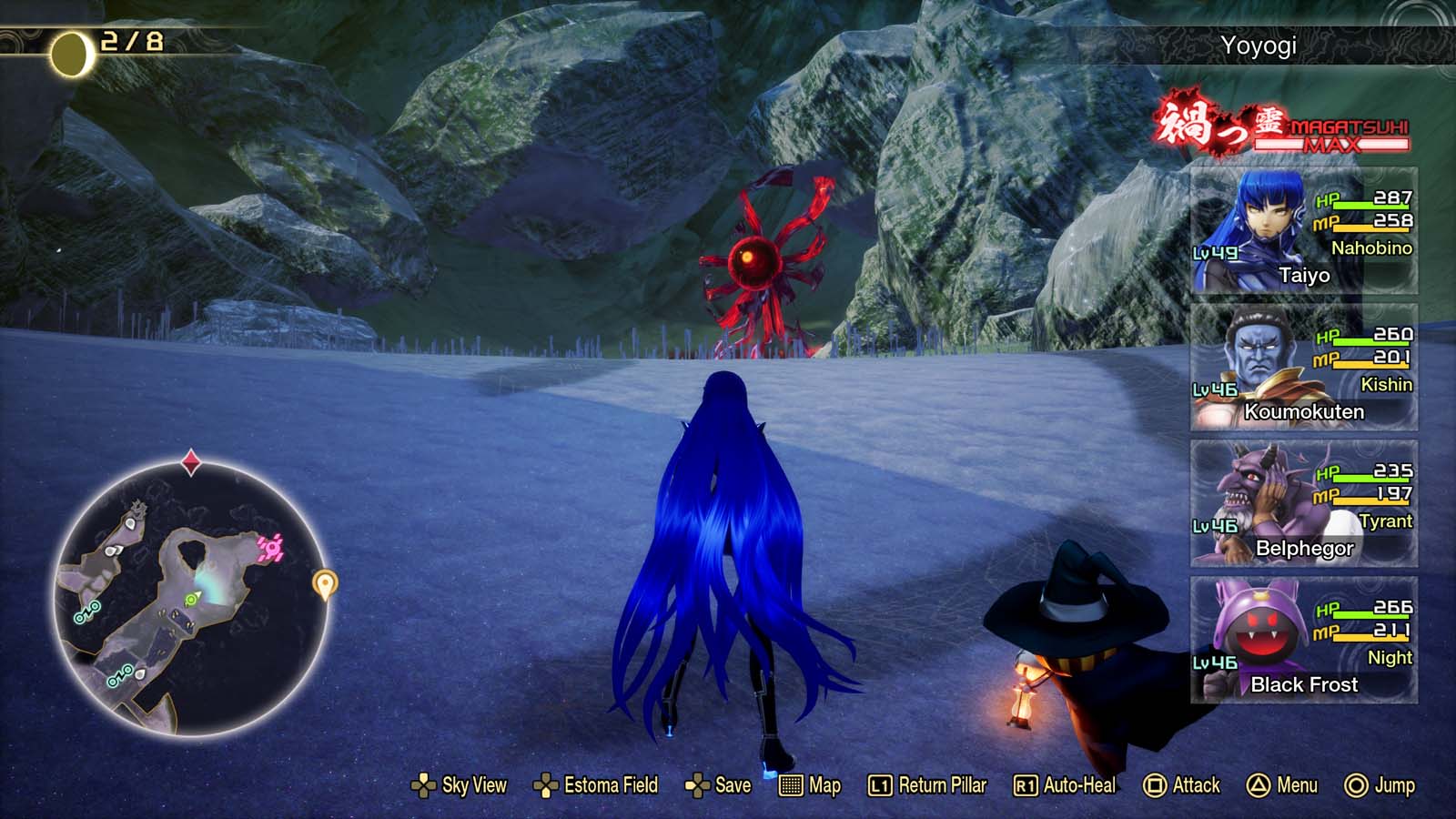Viewport: 1456px width, 819px height.
Task: Click the Circle Jump button icon
Action: (1354, 784)
